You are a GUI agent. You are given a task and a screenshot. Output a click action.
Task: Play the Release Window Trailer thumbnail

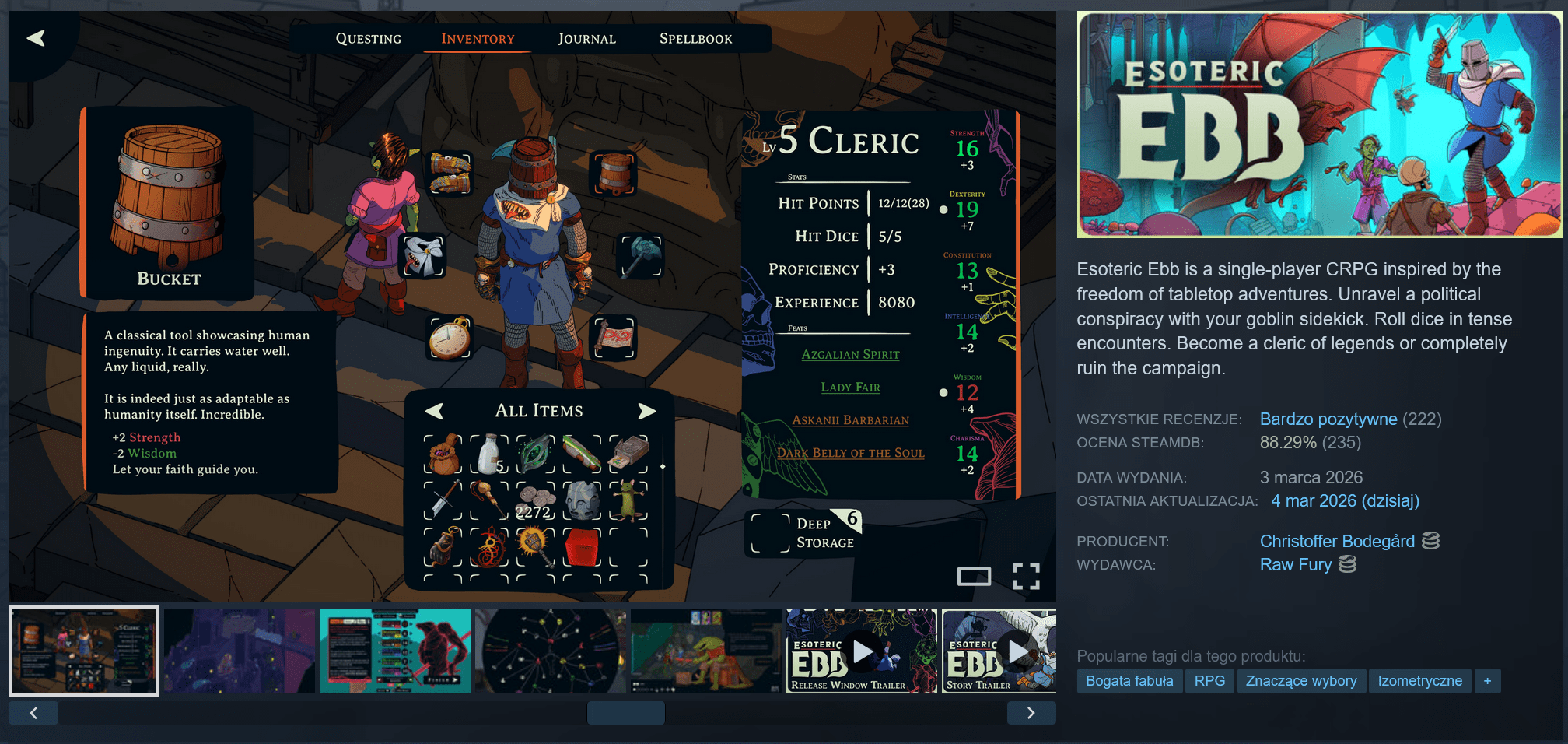tap(861, 651)
